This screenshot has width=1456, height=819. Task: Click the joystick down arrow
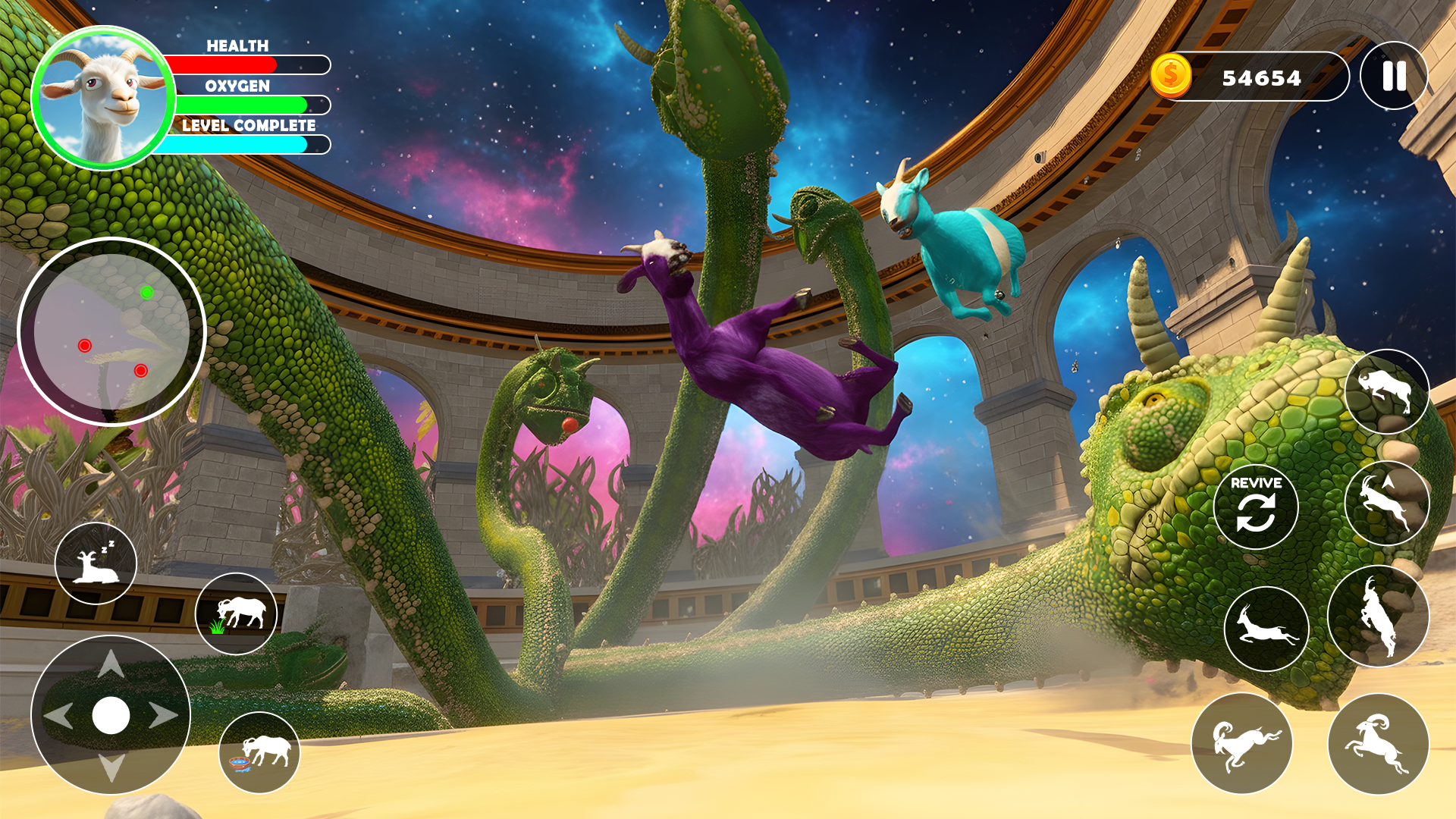[111, 767]
